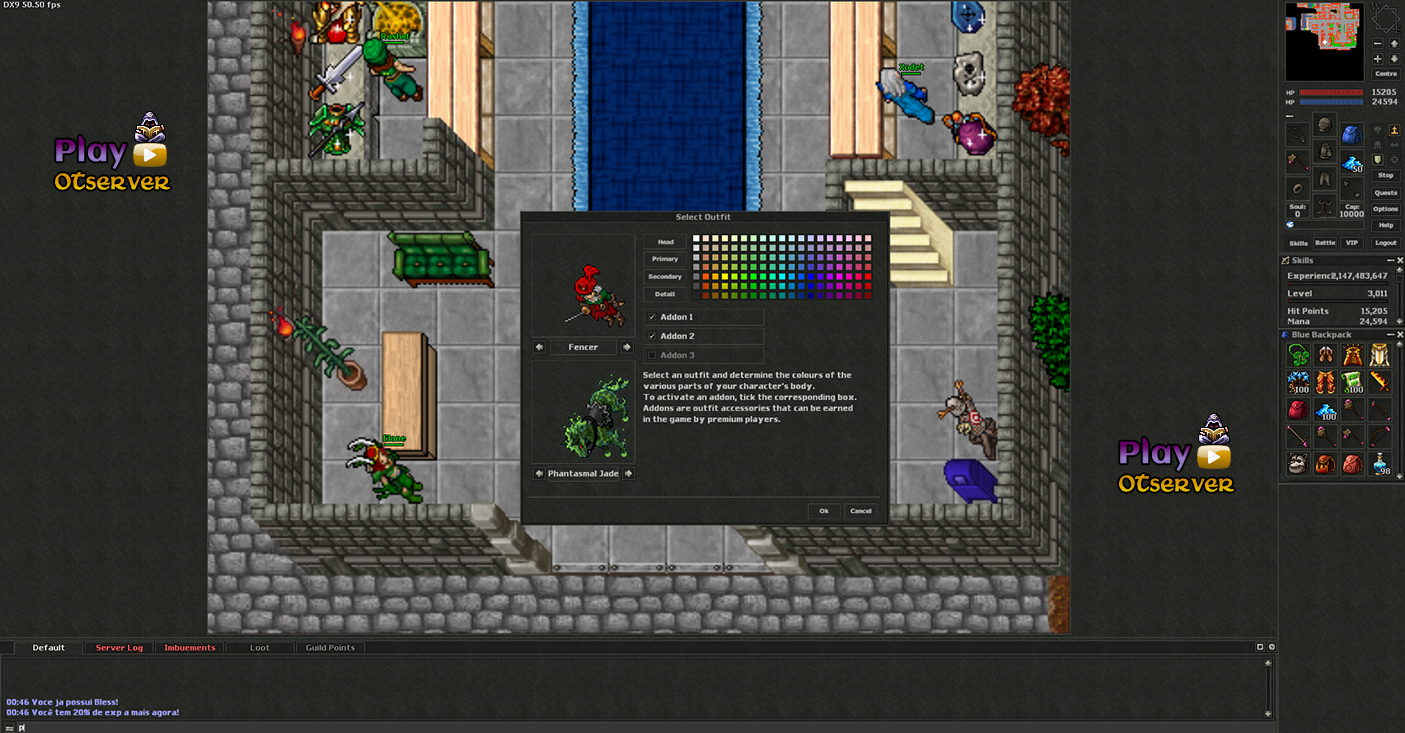Select the Primary colour part
The height and width of the screenshot is (733, 1405).
[665, 259]
